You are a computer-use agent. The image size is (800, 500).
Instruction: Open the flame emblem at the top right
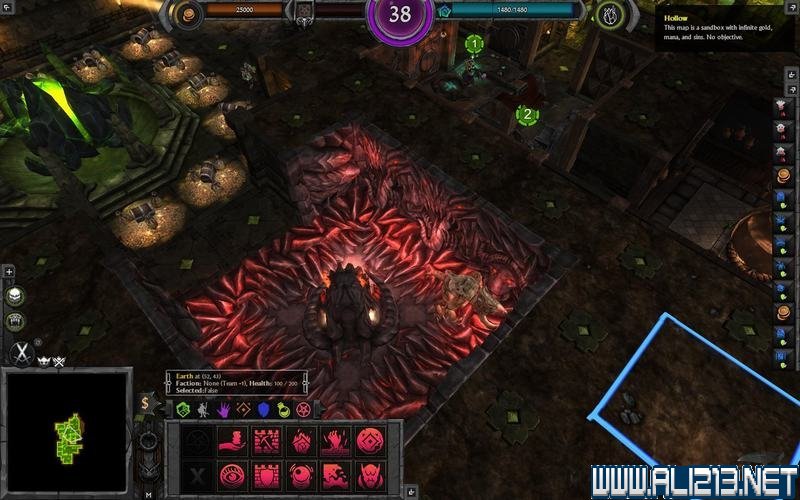(611, 14)
